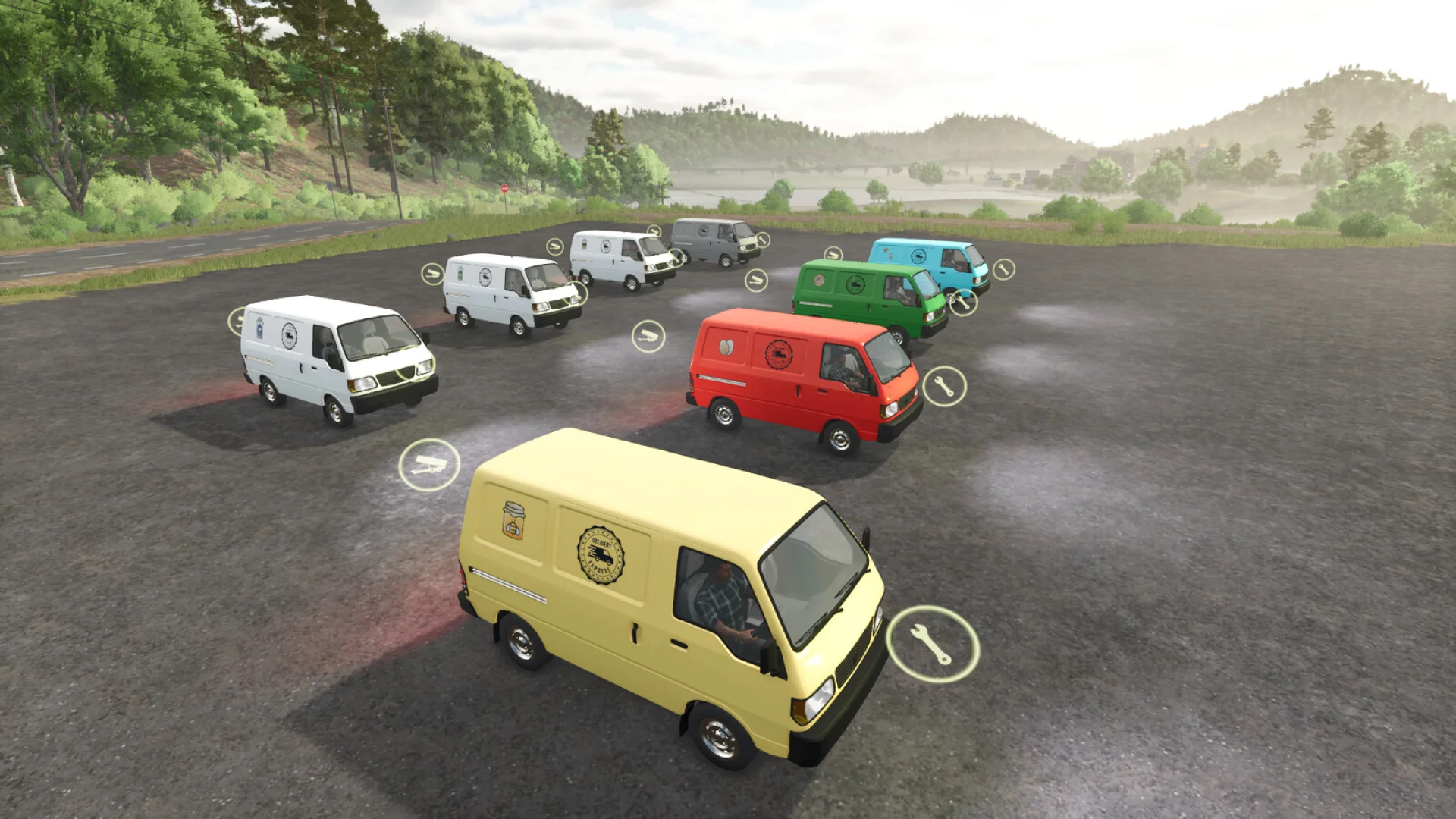Screen dimensions: 1456x819
Task: Click the wrench icon by the green van's wheel
Action: click(x=963, y=304)
